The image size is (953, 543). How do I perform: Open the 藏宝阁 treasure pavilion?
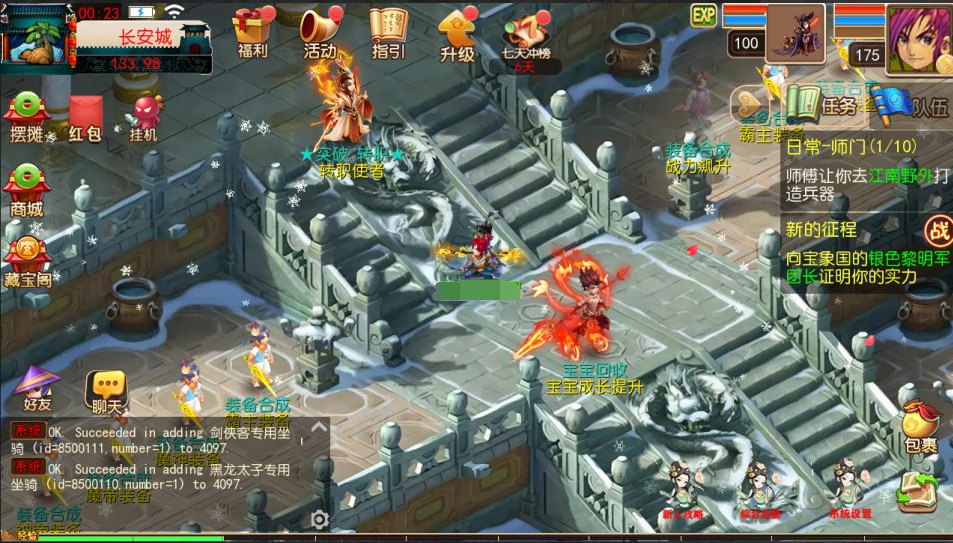(28, 260)
